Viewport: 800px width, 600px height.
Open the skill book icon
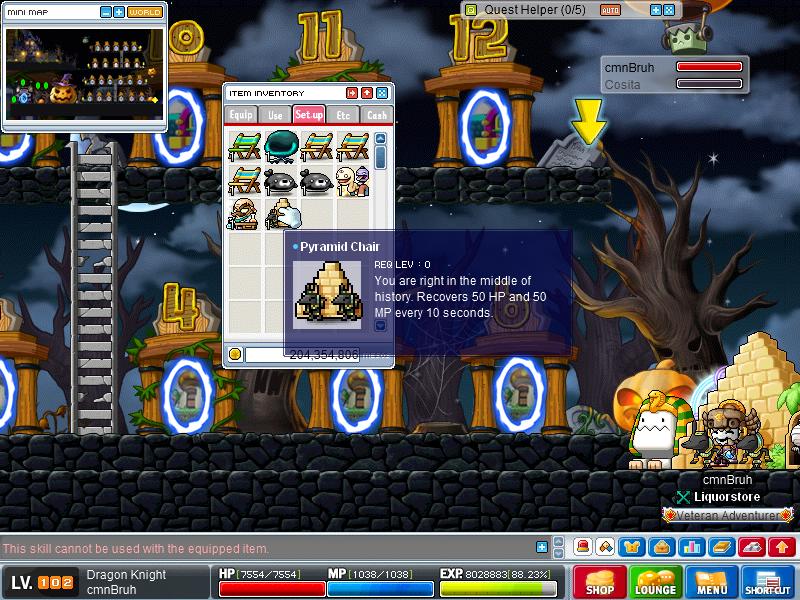[722, 547]
